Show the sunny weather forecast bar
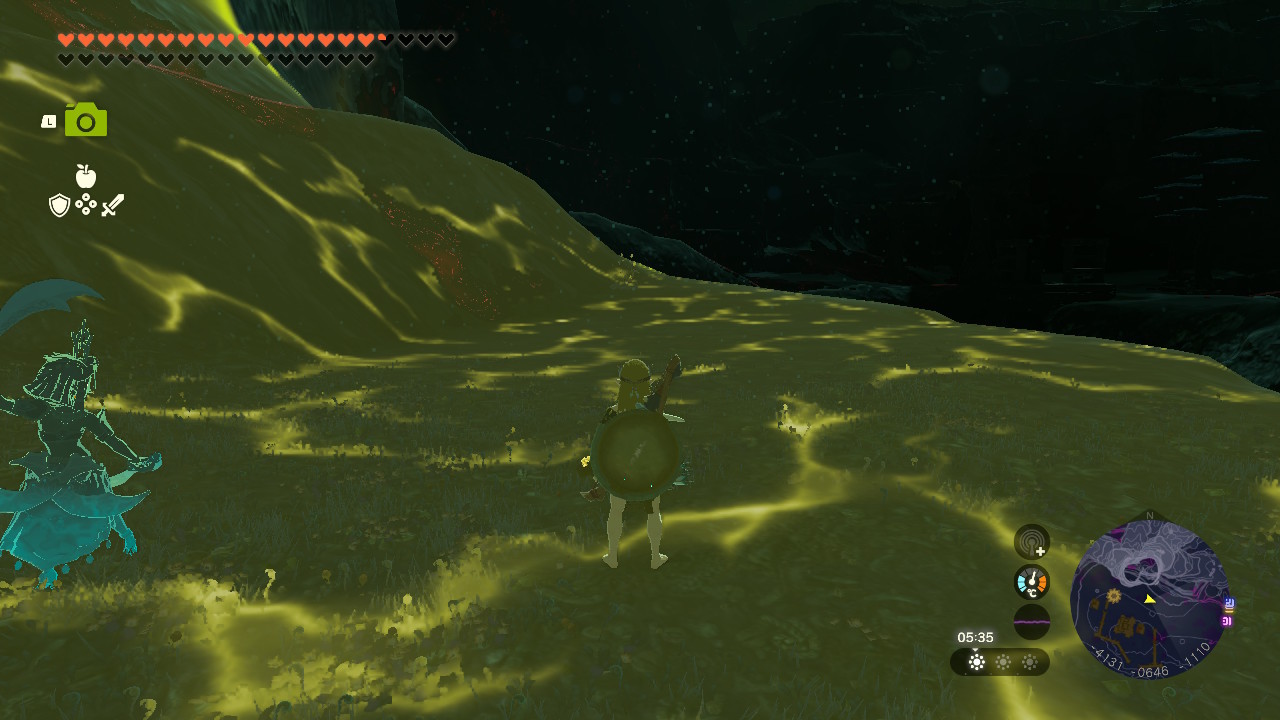 (x=1000, y=662)
